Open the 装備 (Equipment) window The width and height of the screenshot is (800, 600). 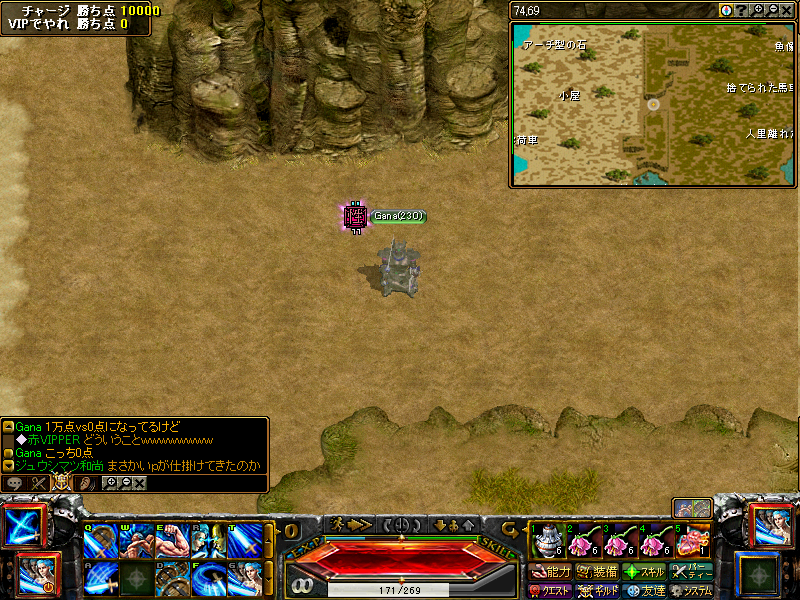(597, 572)
